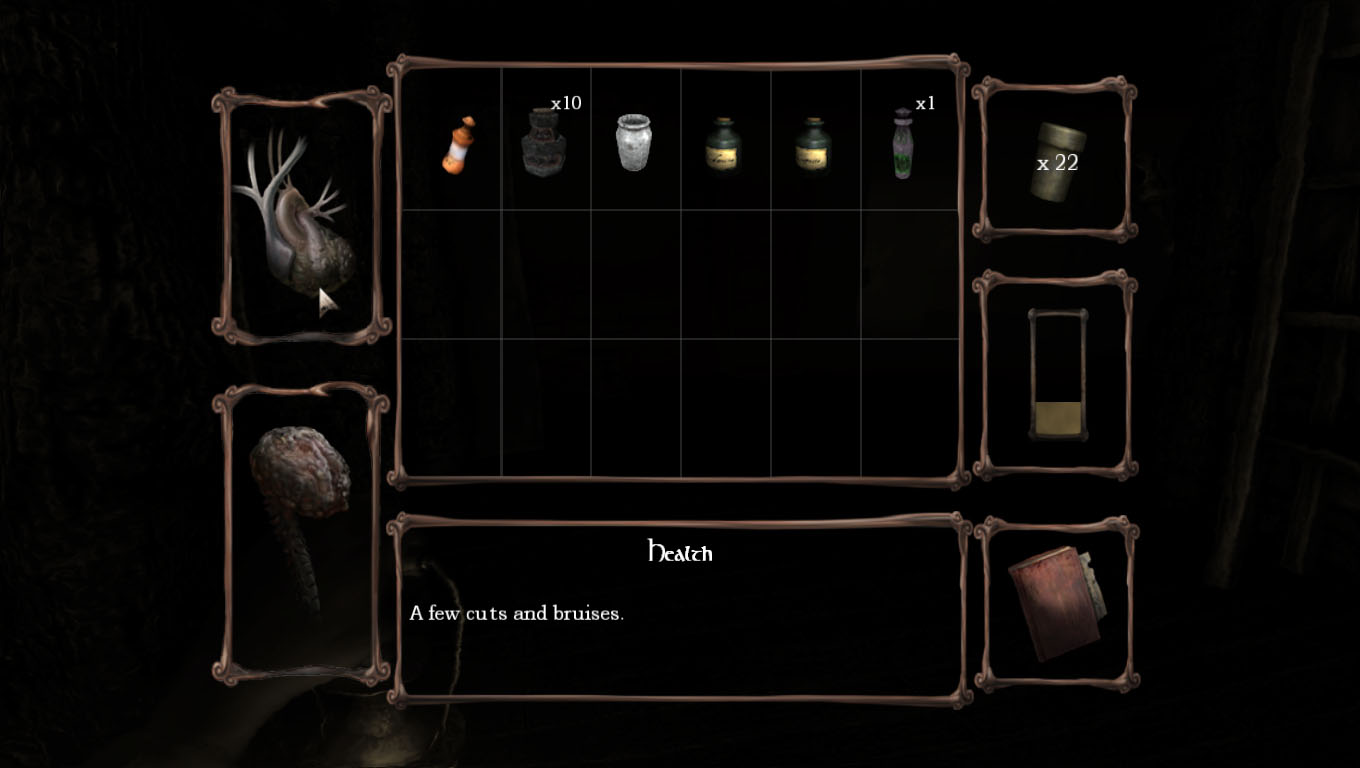
Task: Select the heart health indicator
Action: pos(296,218)
